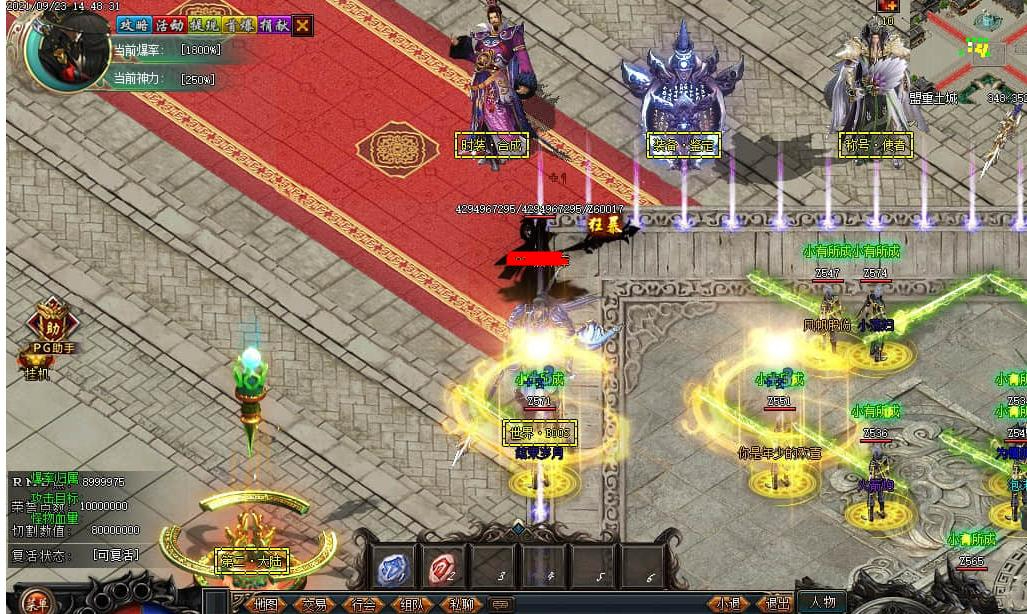Click the 小退 logout button
The width and height of the screenshot is (1027, 614).
click(x=729, y=604)
